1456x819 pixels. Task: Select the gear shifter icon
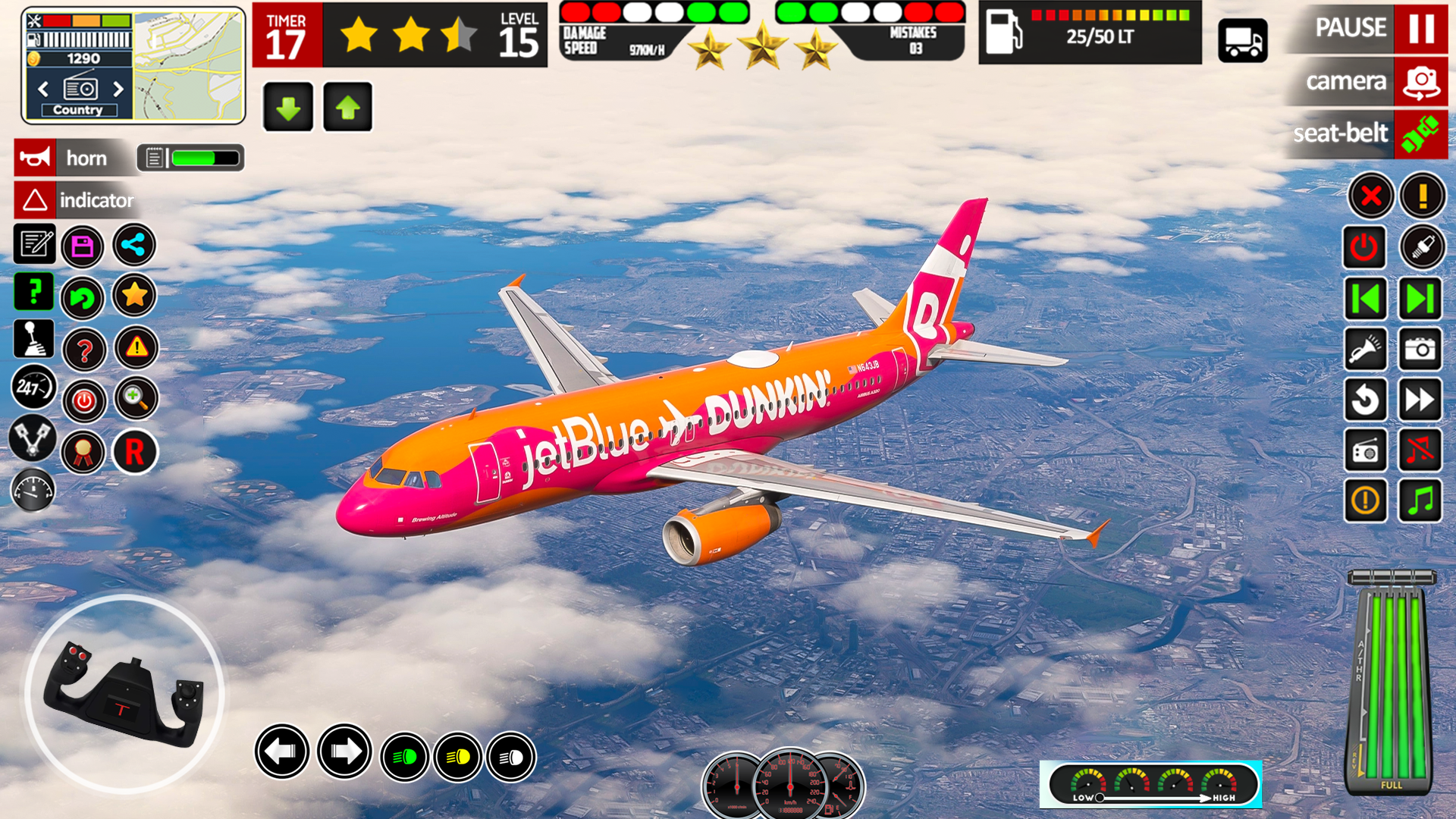click(33, 339)
